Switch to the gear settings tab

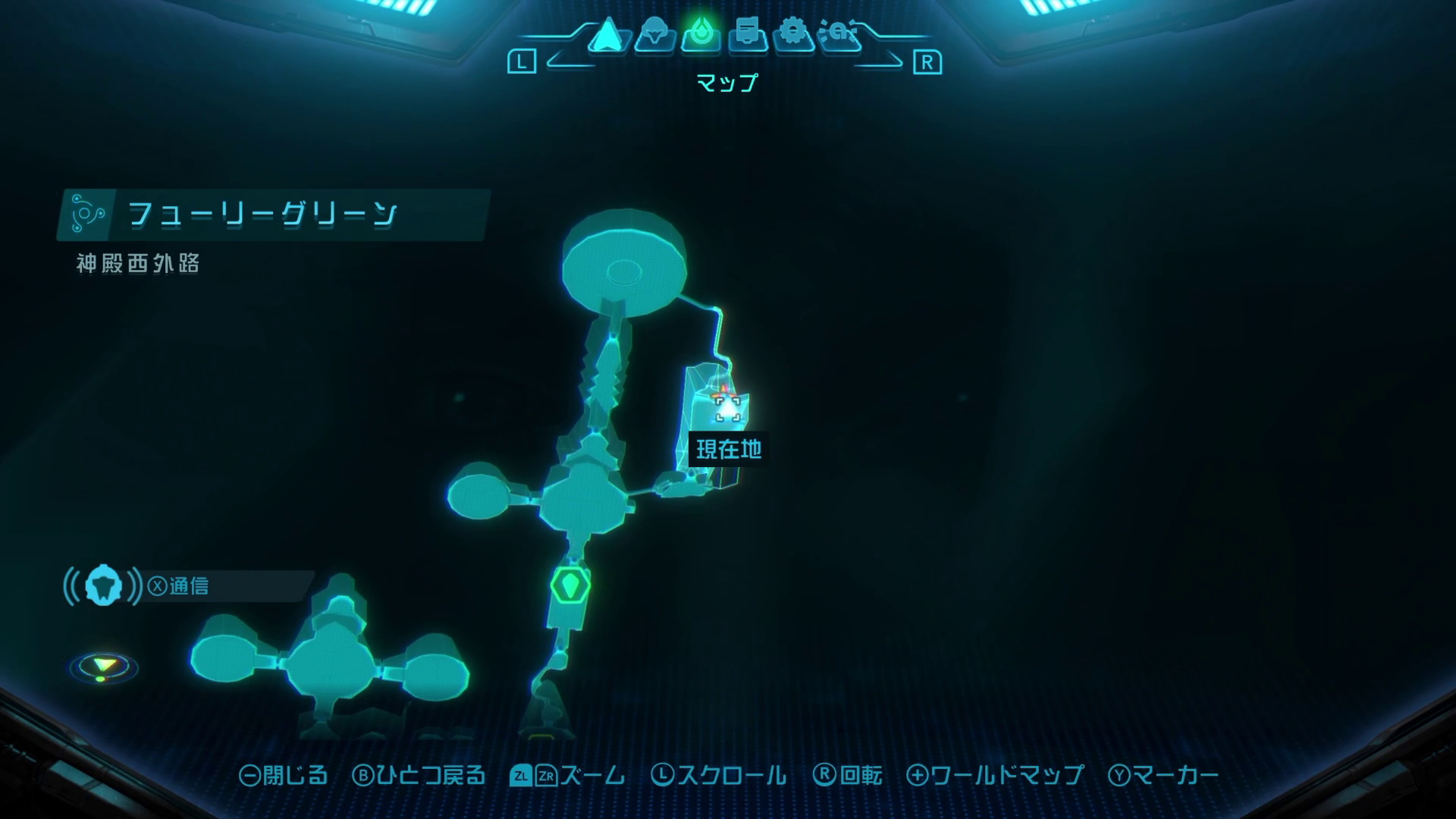[x=793, y=35]
